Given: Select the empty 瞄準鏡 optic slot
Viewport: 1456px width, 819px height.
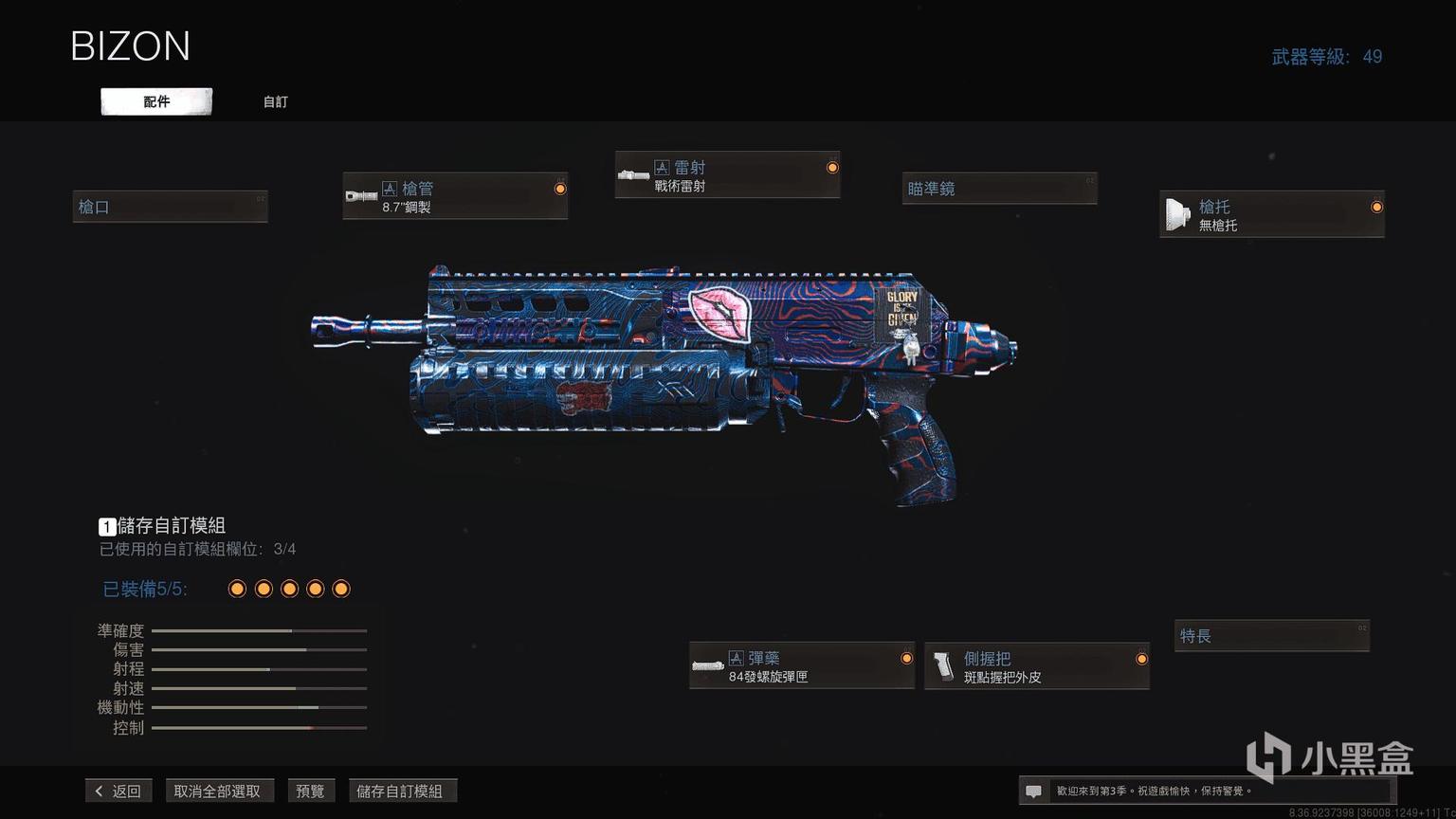Looking at the screenshot, I should [x=1000, y=189].
